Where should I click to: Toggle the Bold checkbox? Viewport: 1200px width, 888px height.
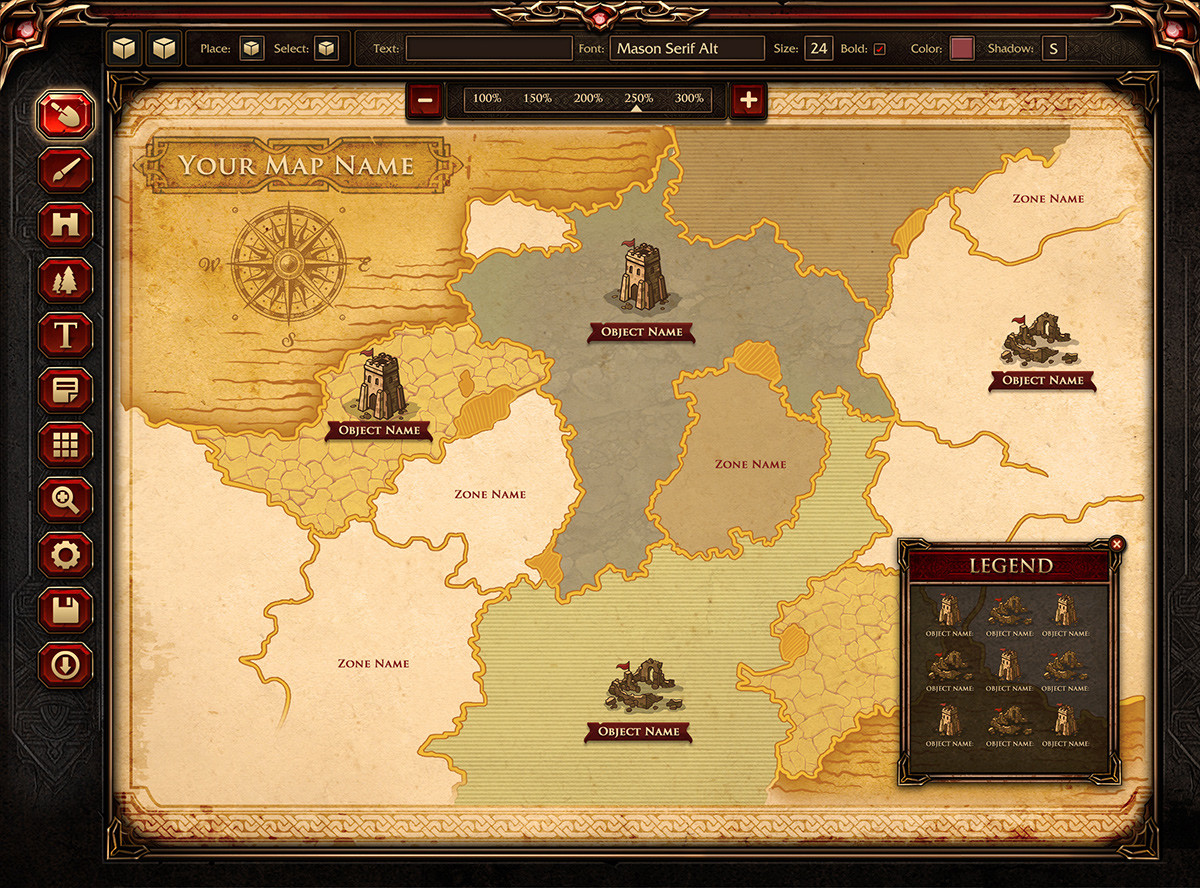(879, 49)
